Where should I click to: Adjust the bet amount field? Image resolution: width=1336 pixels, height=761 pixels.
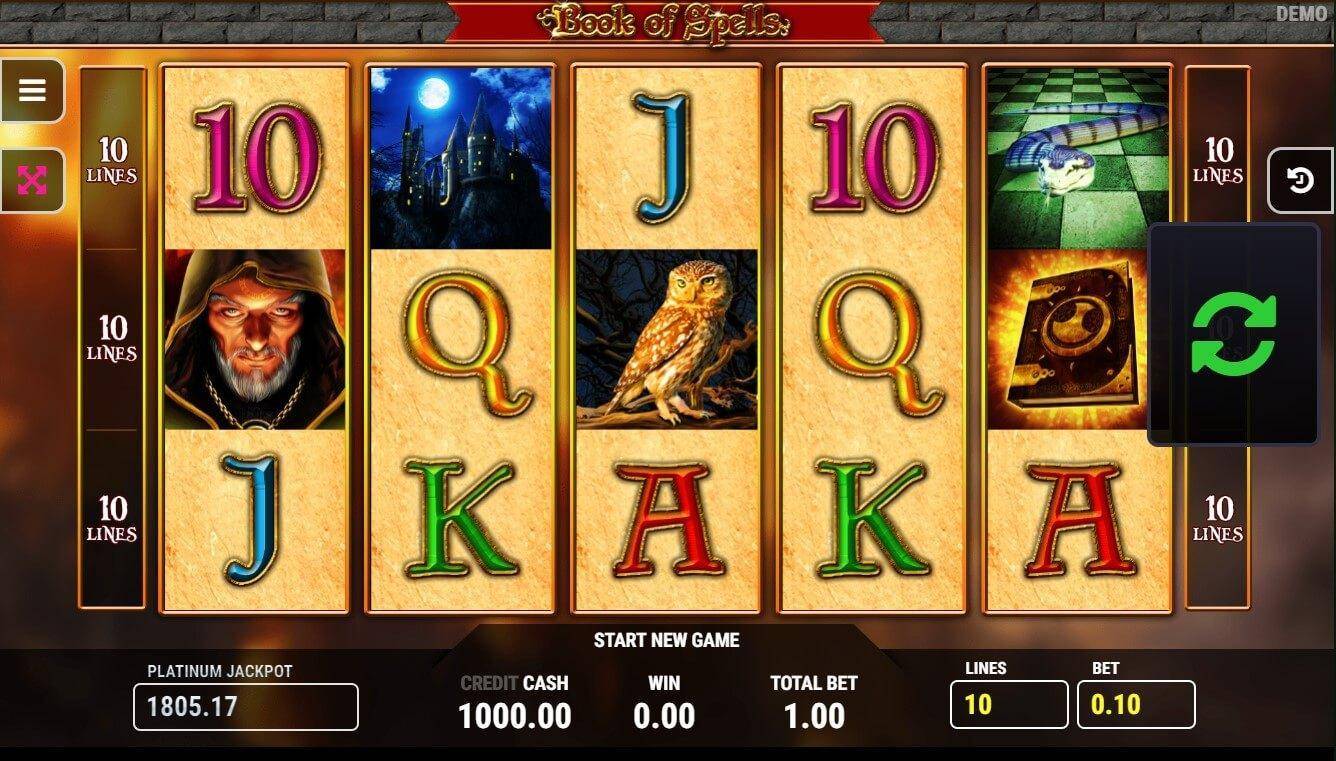(x=1135, y=705)
